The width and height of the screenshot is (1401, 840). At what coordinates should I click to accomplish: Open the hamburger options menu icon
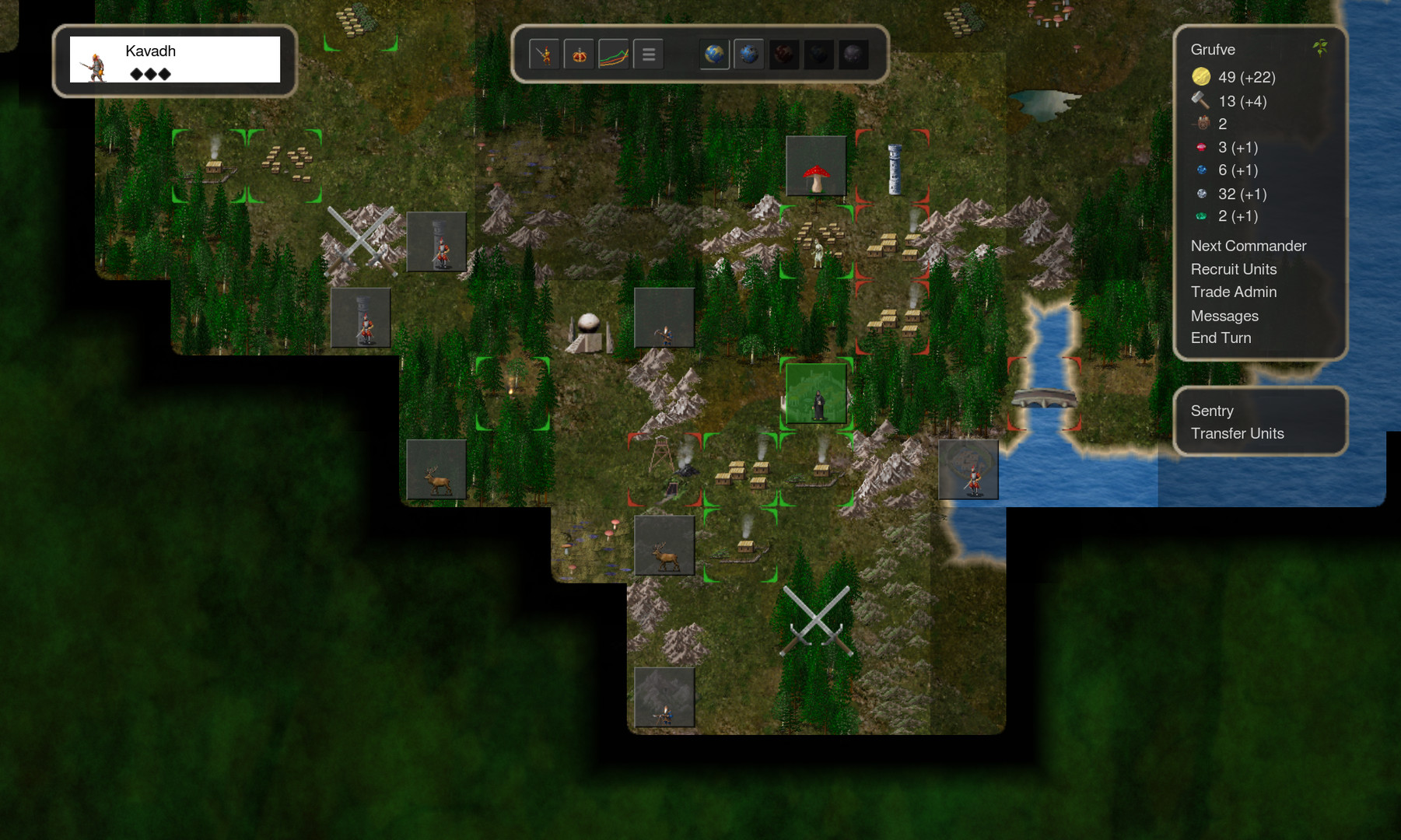click(648, 54)
